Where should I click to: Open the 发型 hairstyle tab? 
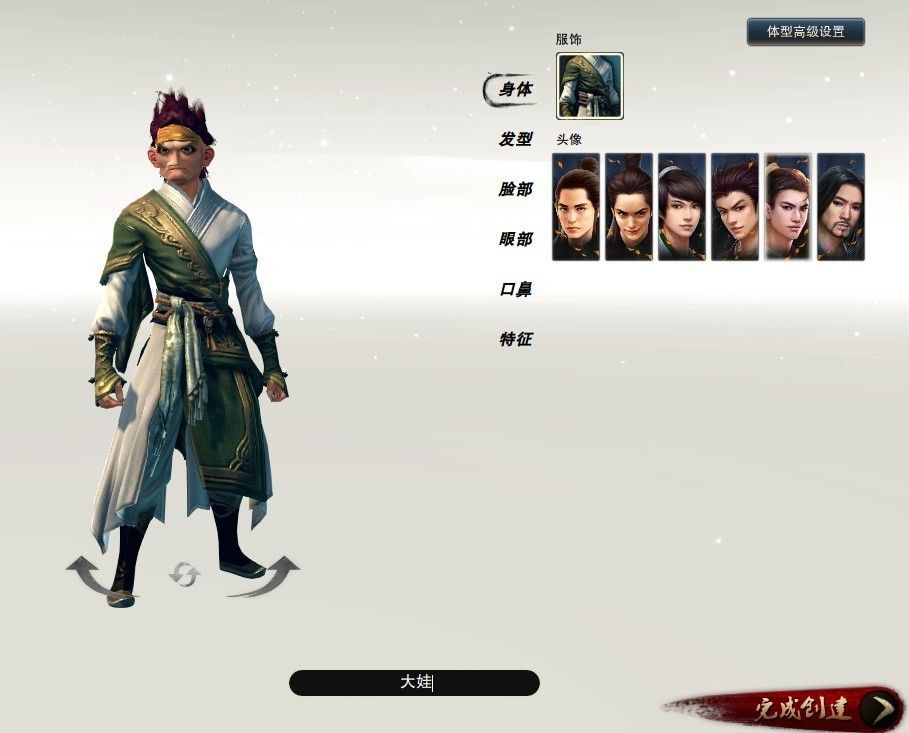click(x=515, y=140)
